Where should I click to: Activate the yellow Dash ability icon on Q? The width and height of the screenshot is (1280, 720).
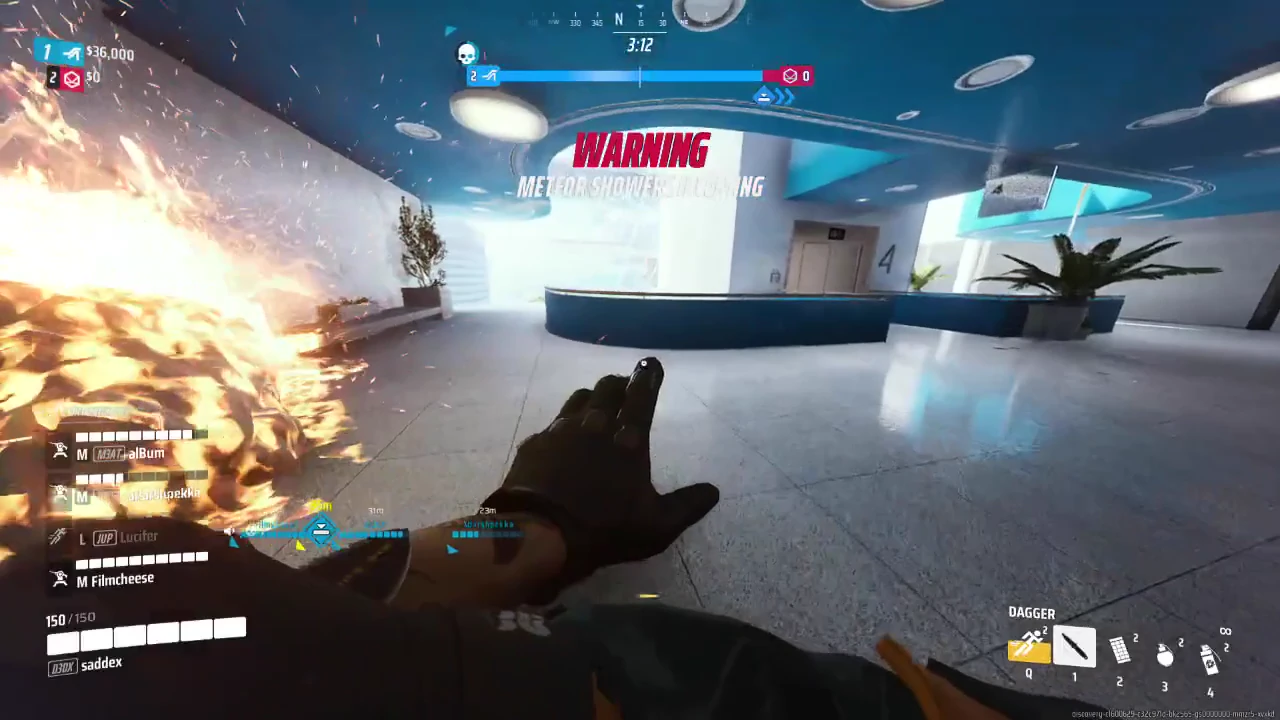tap(1028, 648)
